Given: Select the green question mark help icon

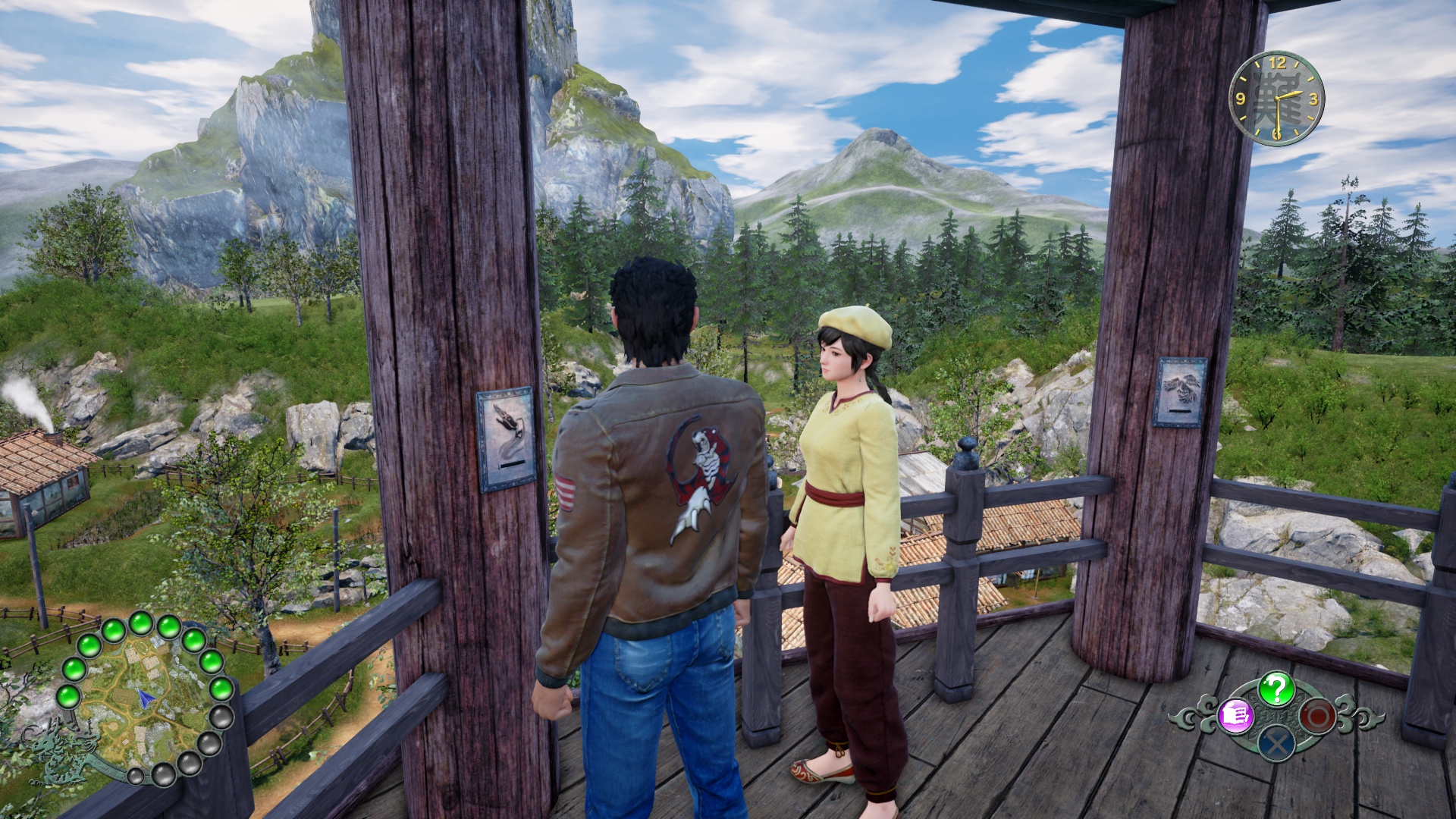Looking at the screenshot, I should click(1276, 689).
